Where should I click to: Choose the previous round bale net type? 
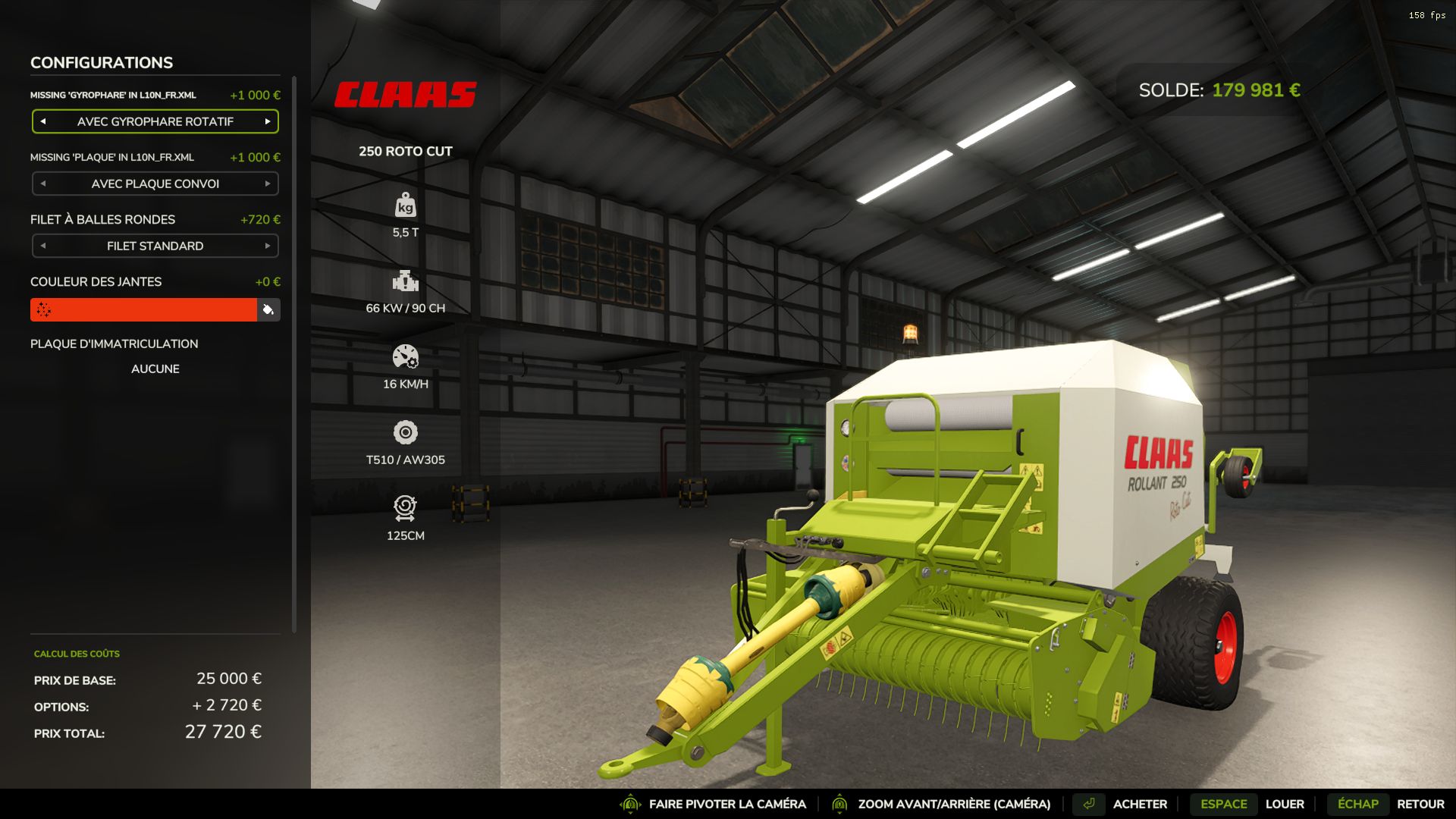point(43,246)
